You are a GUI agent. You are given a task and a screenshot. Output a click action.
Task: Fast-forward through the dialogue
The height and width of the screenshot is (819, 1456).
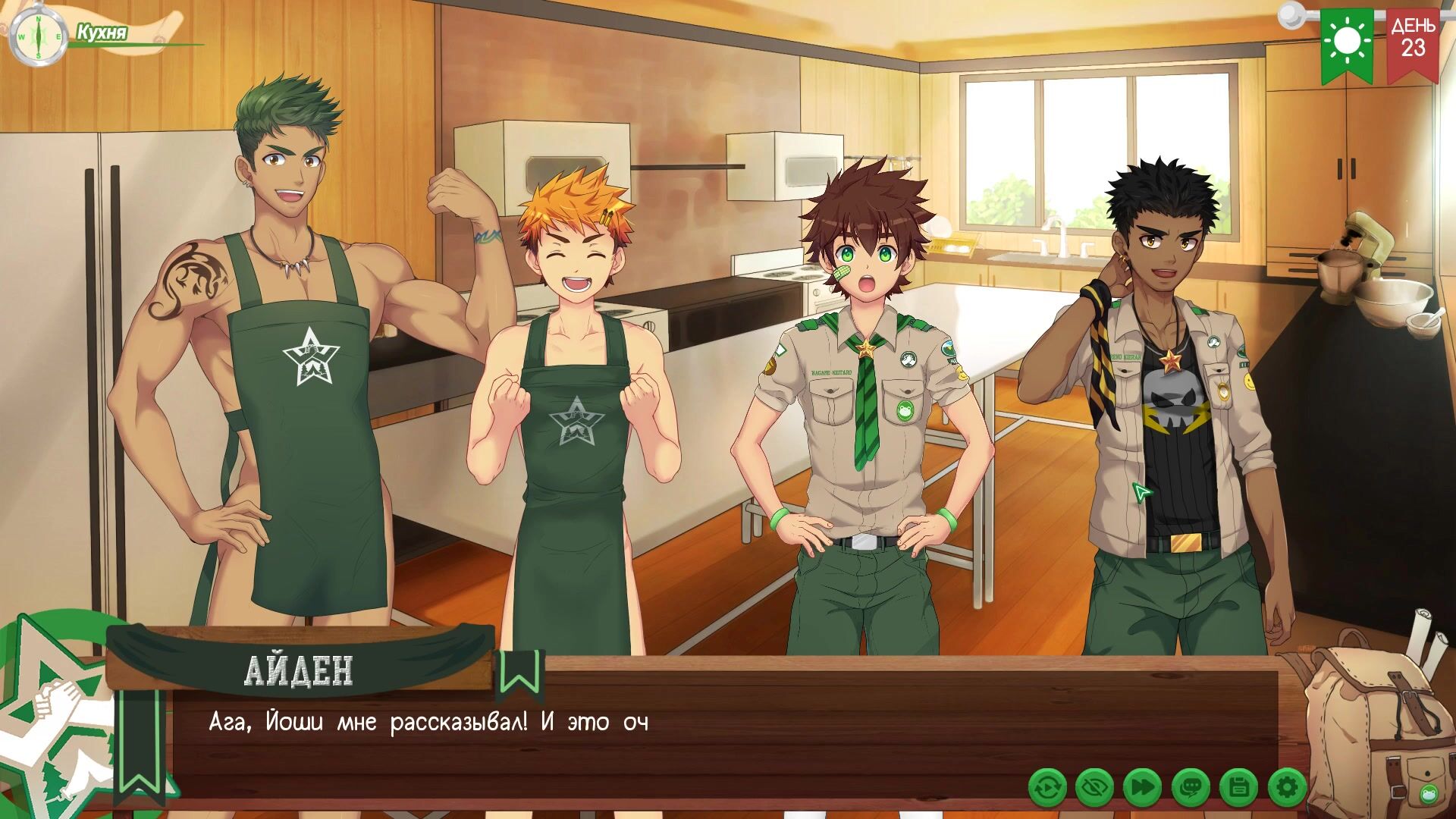(x=1141, y=789)
